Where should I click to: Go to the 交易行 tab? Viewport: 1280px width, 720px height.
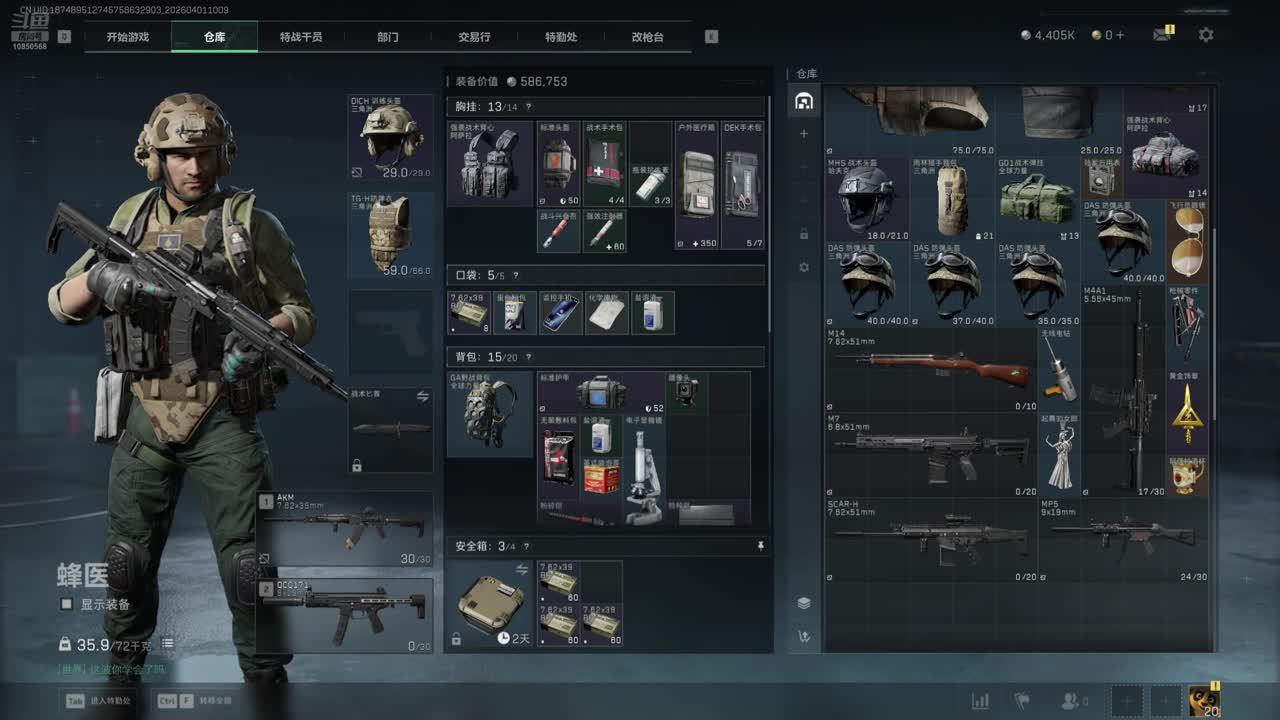474,37
